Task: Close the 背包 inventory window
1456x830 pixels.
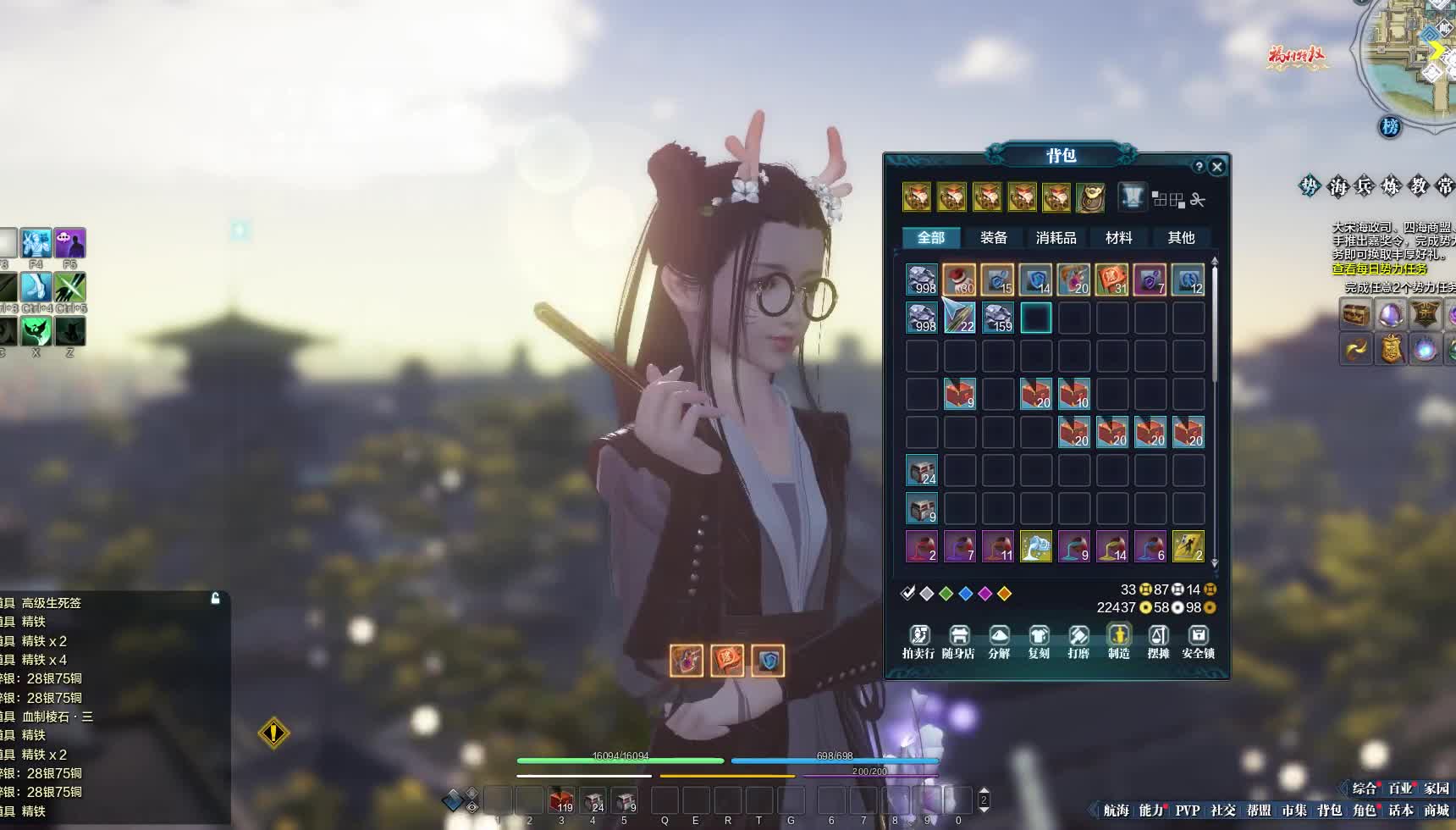Action: [1217, 167]
